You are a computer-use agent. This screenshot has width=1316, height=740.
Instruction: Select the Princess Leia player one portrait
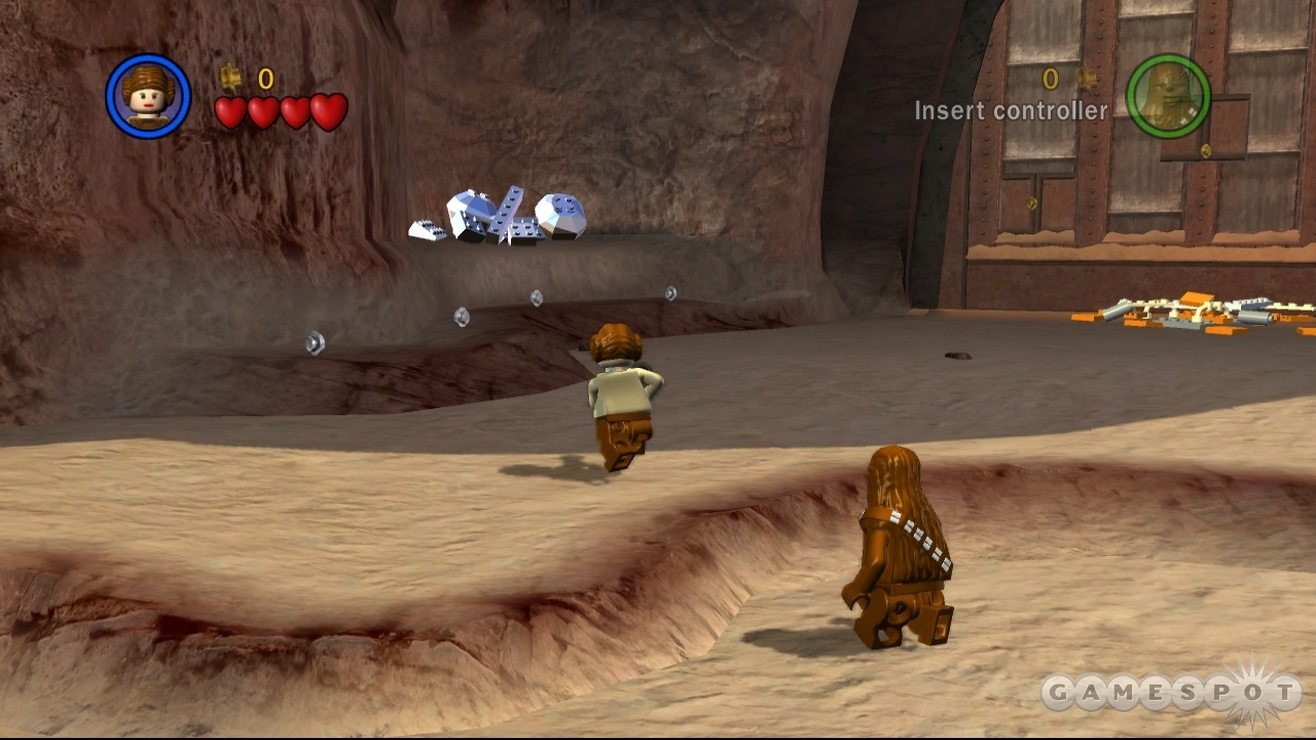(x=148, y=96)
